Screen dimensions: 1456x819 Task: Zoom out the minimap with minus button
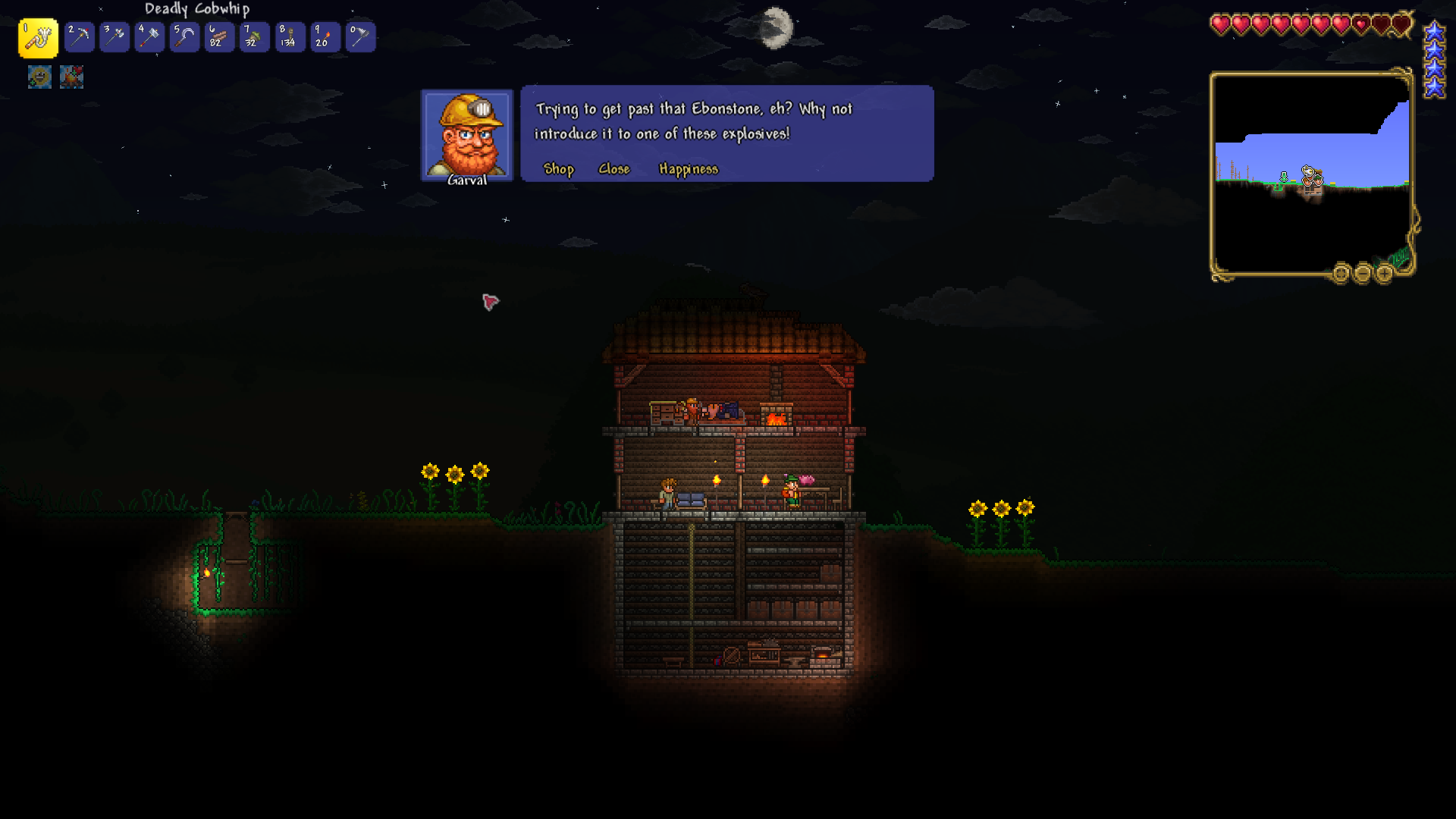point(1363,273)
